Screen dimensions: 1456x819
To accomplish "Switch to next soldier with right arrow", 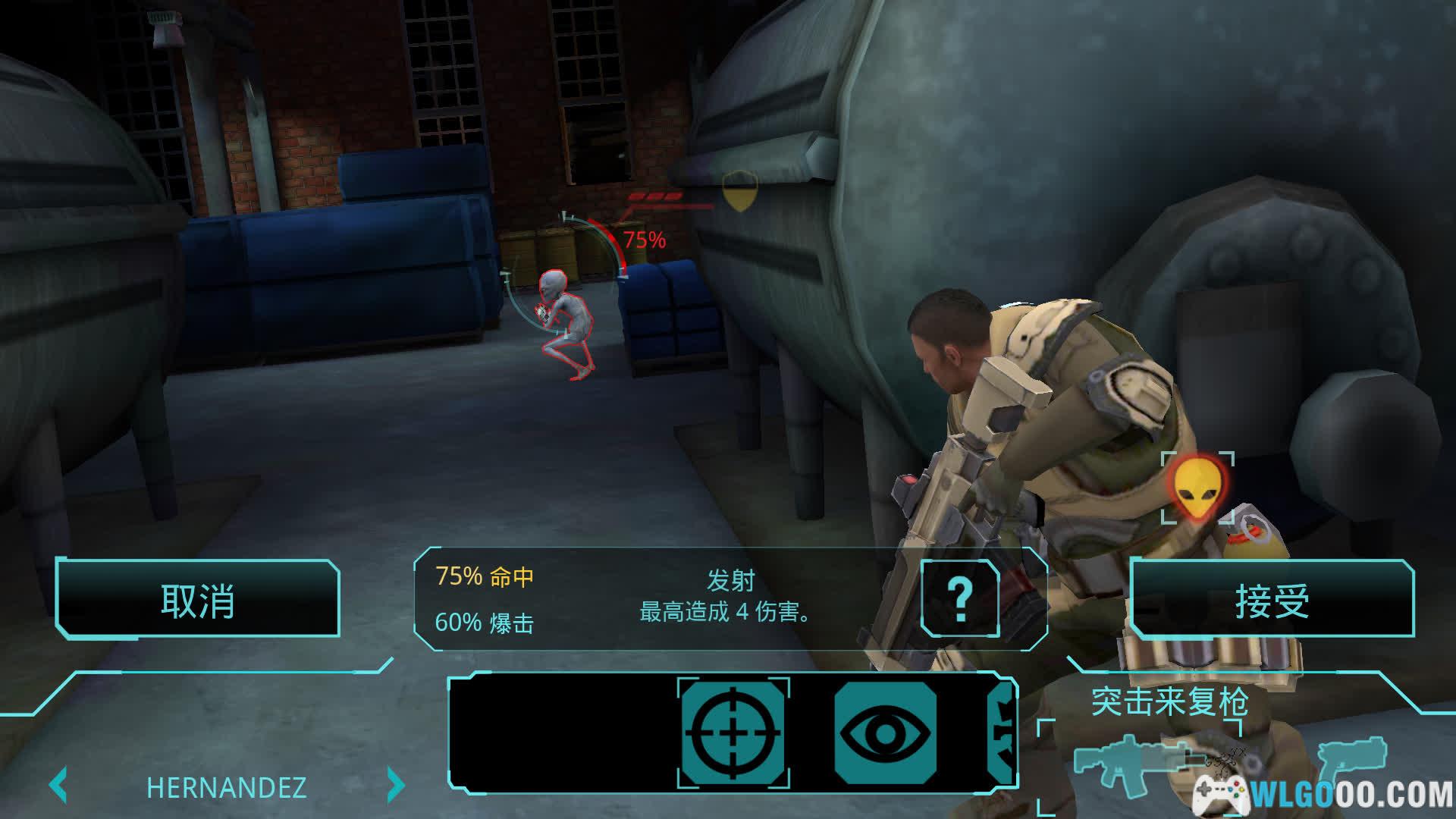I will pyautogui.click(x=395, y=786).
